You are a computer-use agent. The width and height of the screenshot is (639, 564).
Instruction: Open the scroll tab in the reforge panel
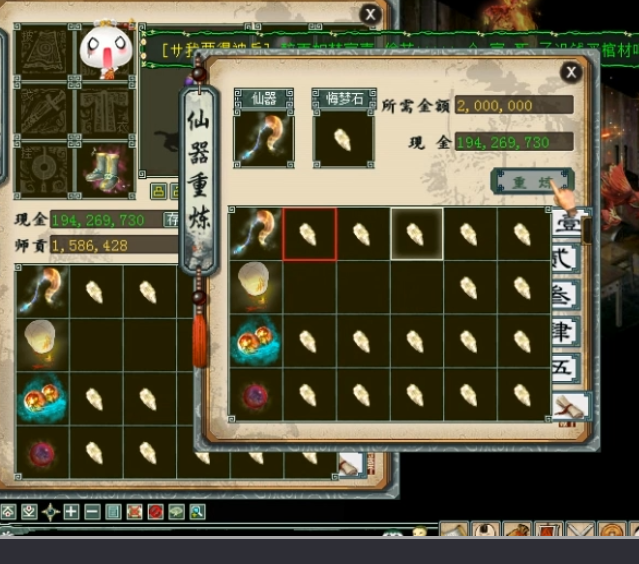[x=568, y=405]
